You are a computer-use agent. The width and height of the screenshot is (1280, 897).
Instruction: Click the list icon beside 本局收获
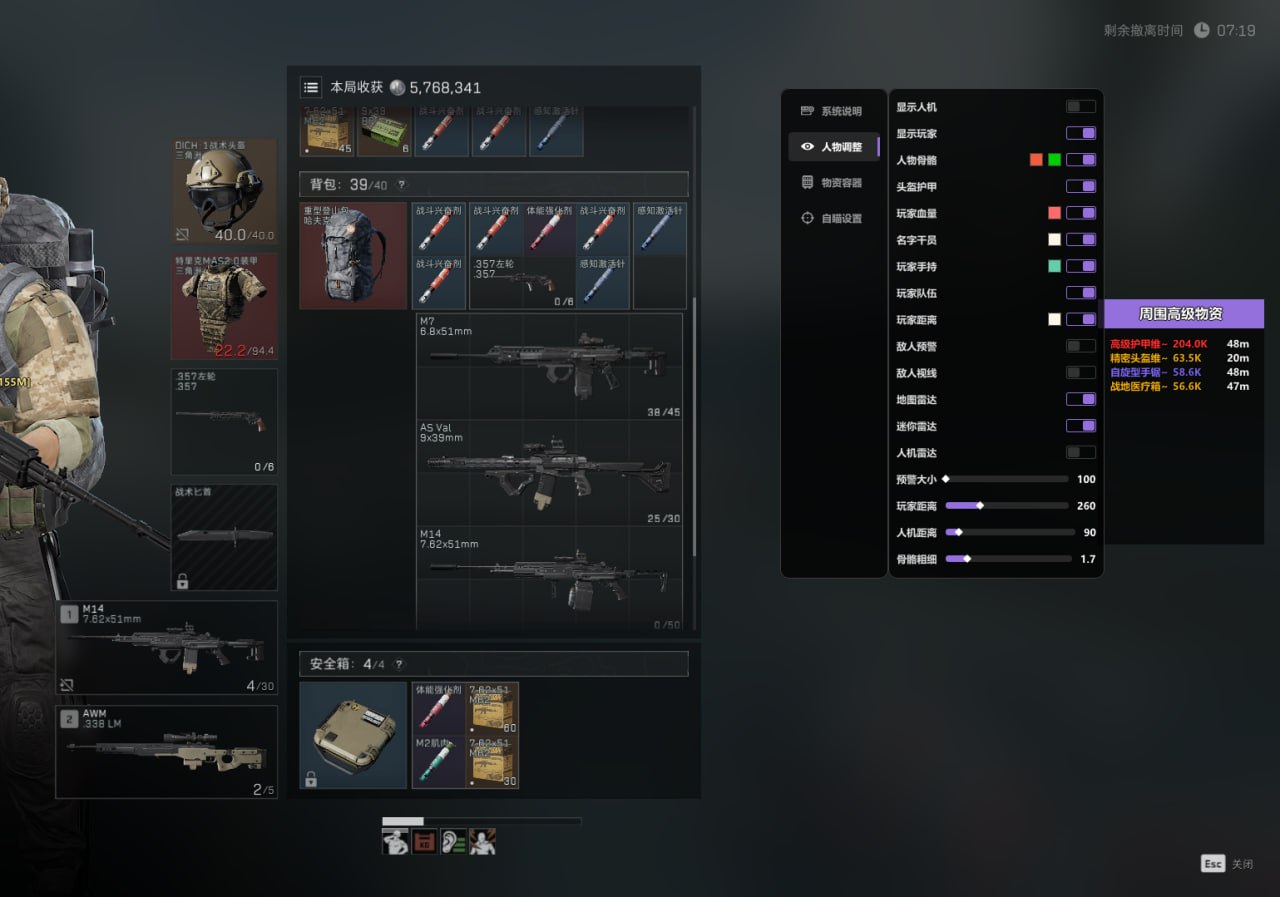(x=311, y=88)
